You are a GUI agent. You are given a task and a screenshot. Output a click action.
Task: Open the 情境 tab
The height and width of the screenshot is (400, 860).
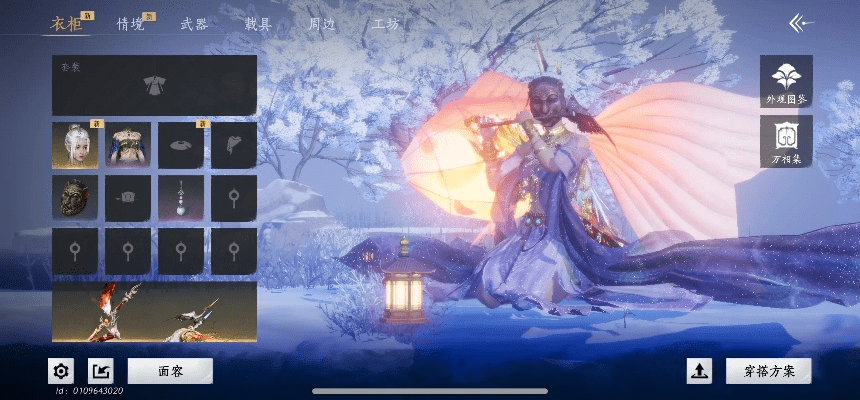tap(130, 23)
